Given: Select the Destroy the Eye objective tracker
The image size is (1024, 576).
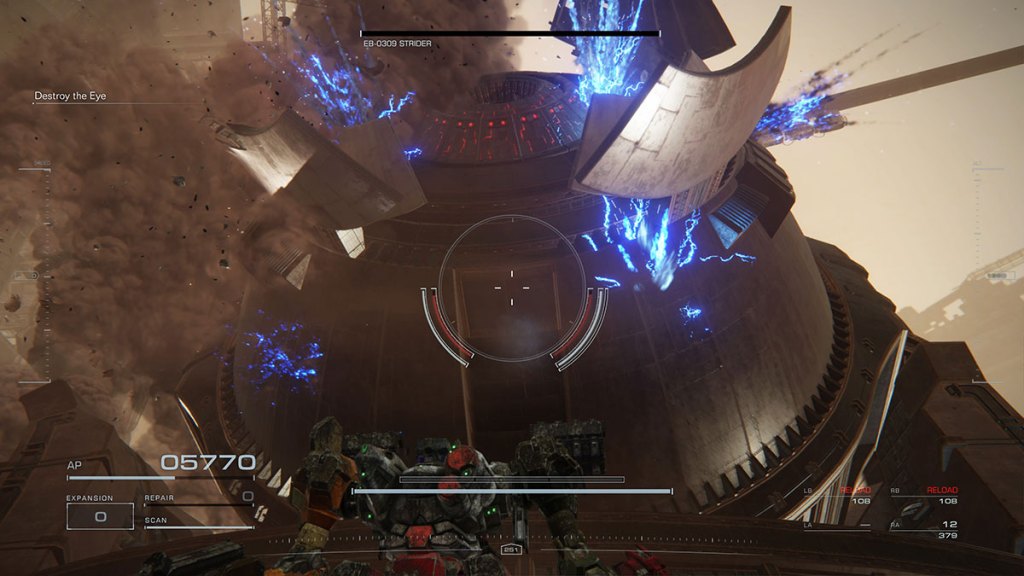Looking at the screenshot, I should click(x=70, y=96).
